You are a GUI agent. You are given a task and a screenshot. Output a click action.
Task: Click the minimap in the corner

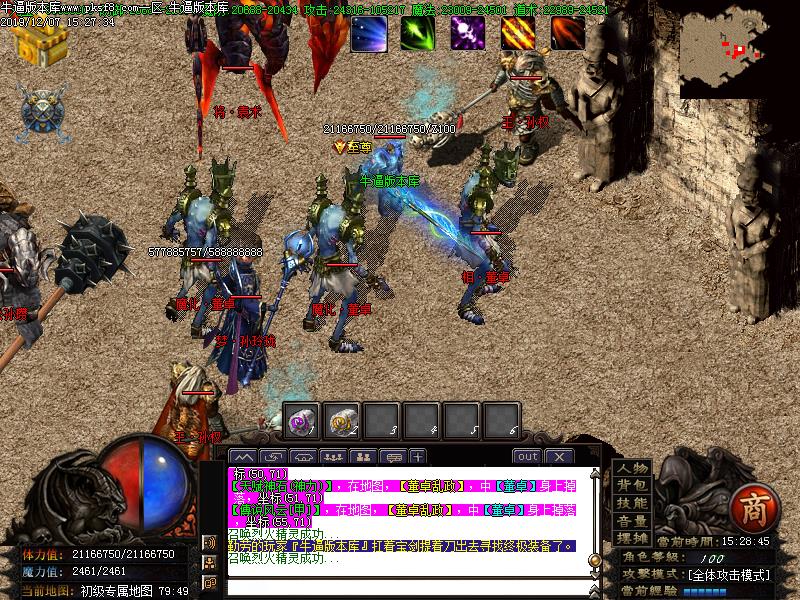coord(739,49)
